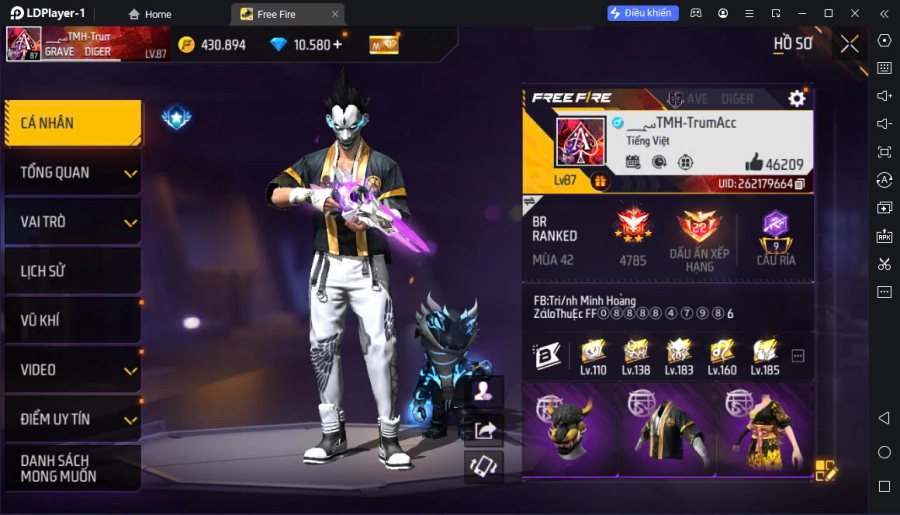This screenshot has height=515, width=900.
Task: Click the share arrow button
Action: click(x=485, y=430)
